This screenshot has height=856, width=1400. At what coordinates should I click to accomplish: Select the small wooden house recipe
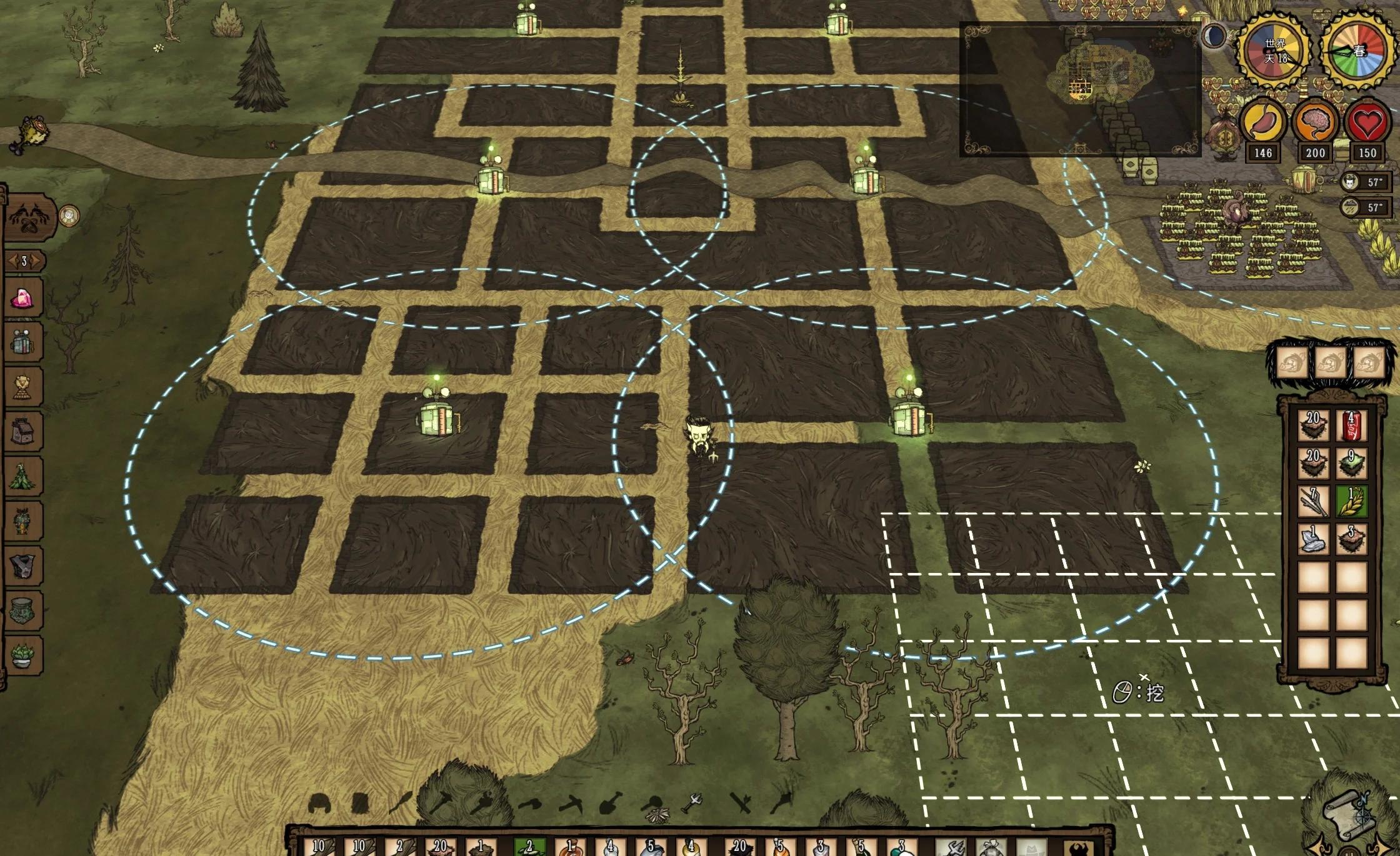tap(23, 431)
